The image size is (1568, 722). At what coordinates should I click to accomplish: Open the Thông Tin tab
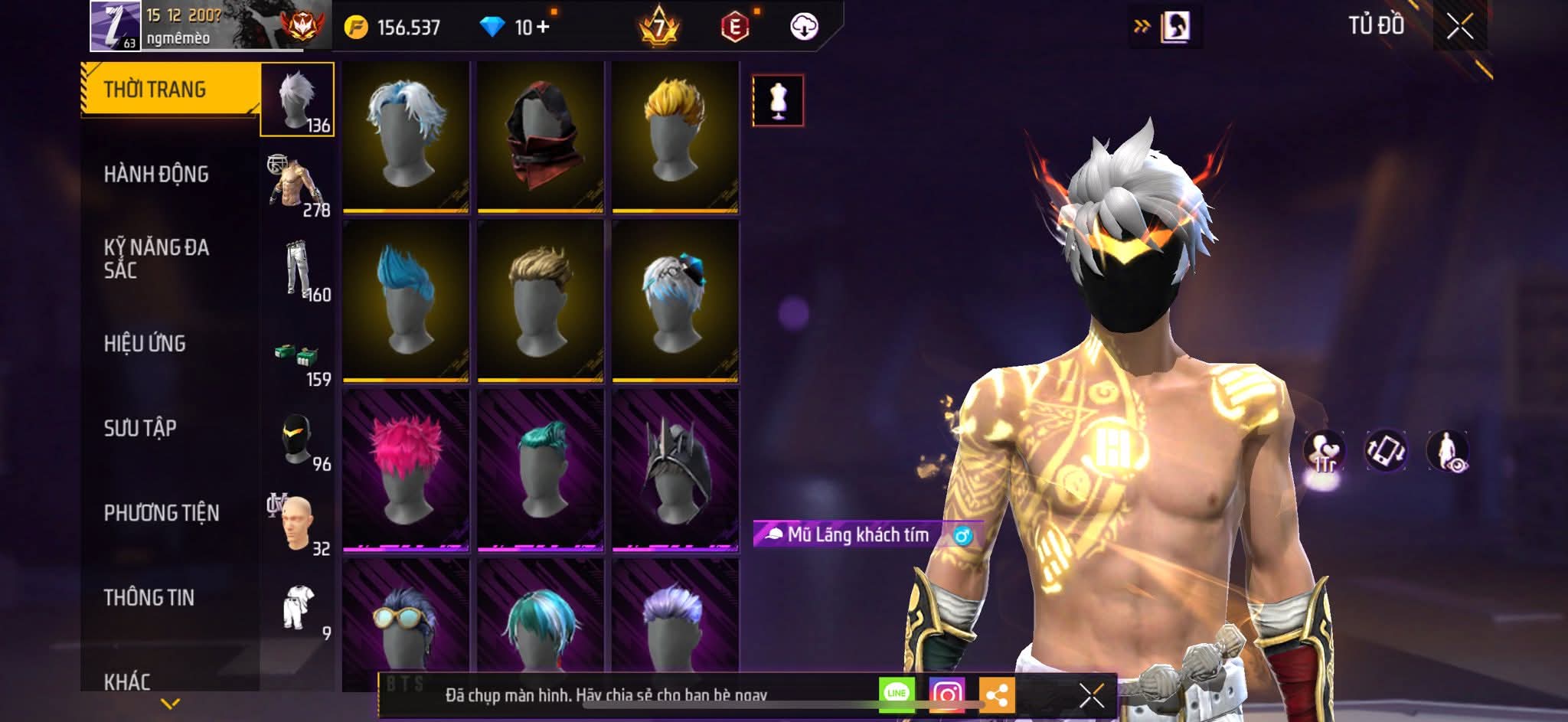(x=149, y=597)
